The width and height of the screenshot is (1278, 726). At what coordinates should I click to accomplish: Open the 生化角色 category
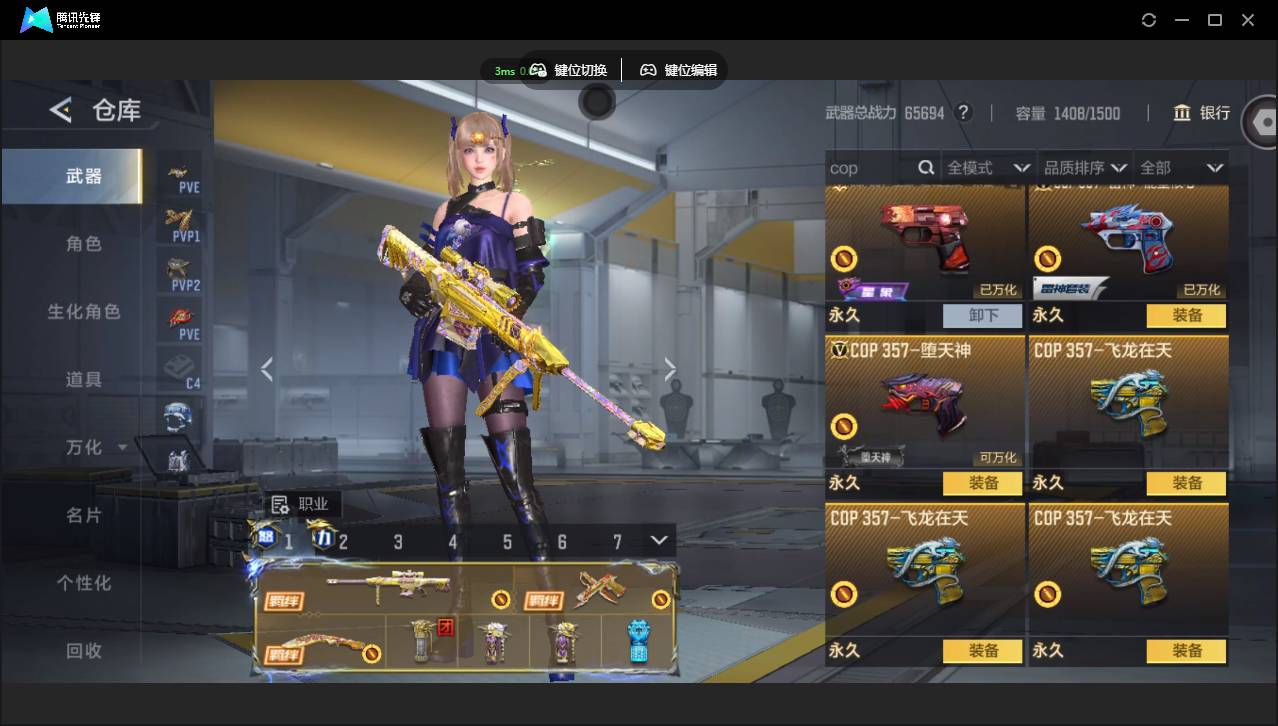tap(84, 312)
